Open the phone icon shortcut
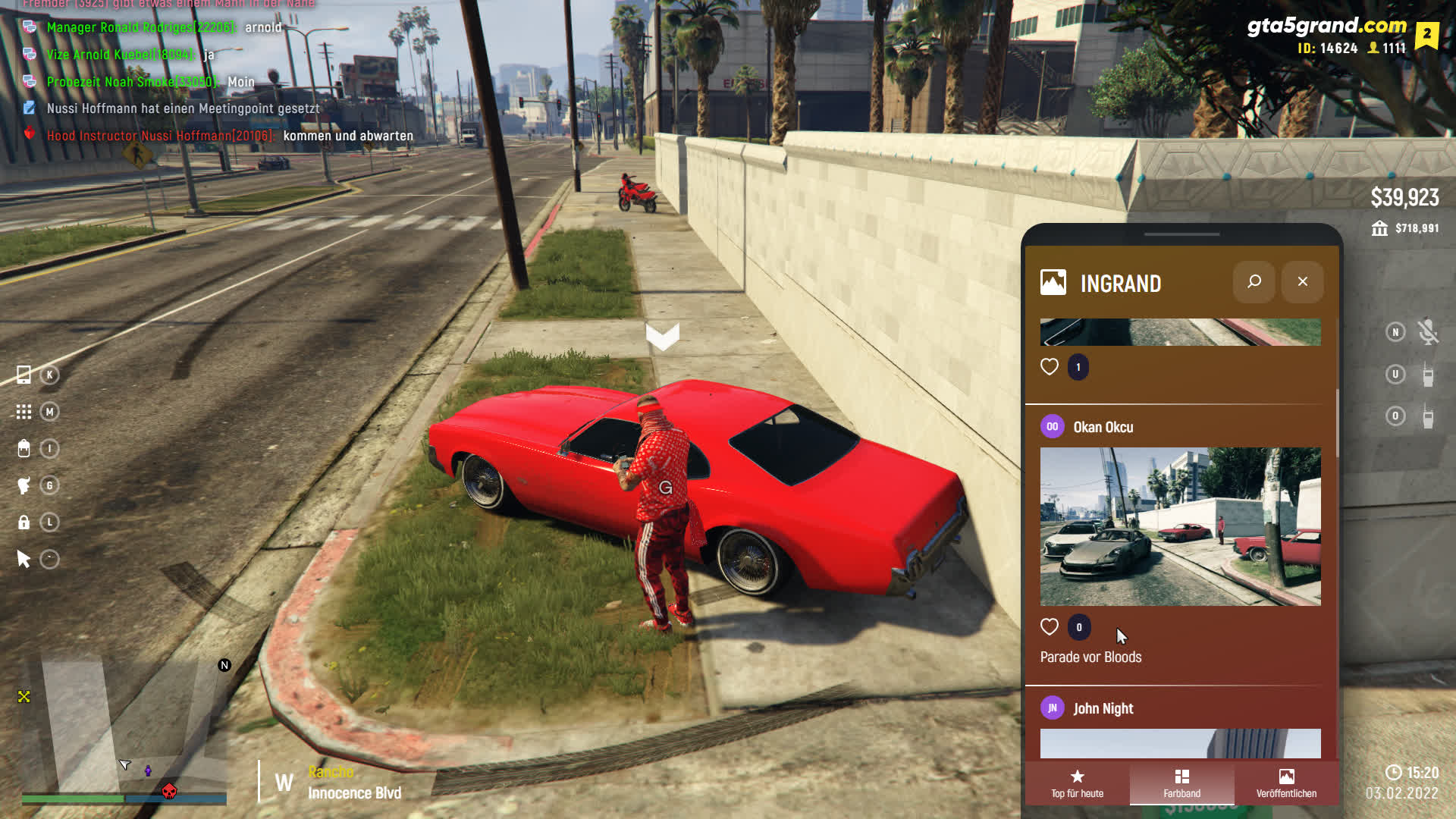 coord(24,375)
